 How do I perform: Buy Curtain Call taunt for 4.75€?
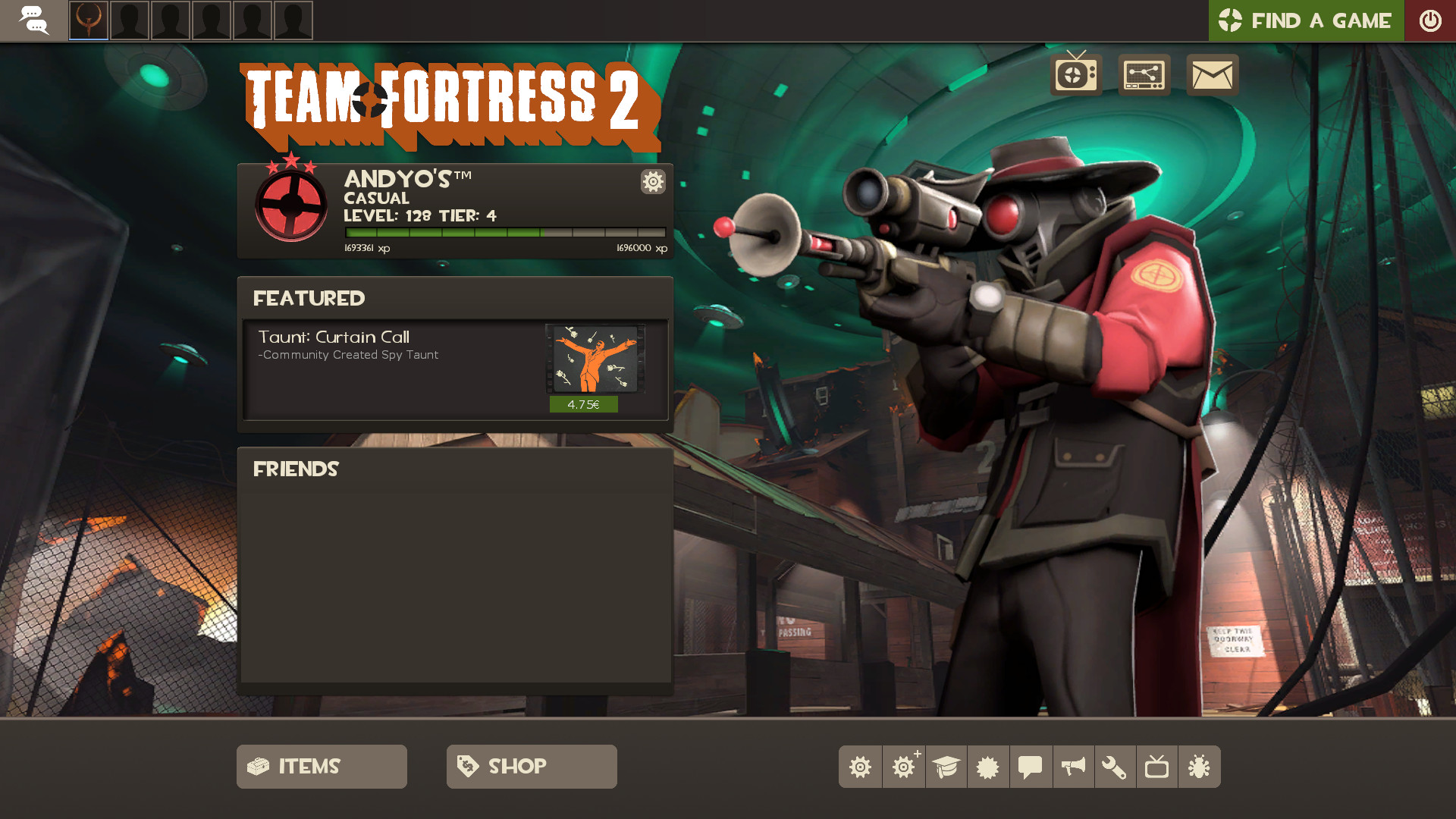coord(584,404)
